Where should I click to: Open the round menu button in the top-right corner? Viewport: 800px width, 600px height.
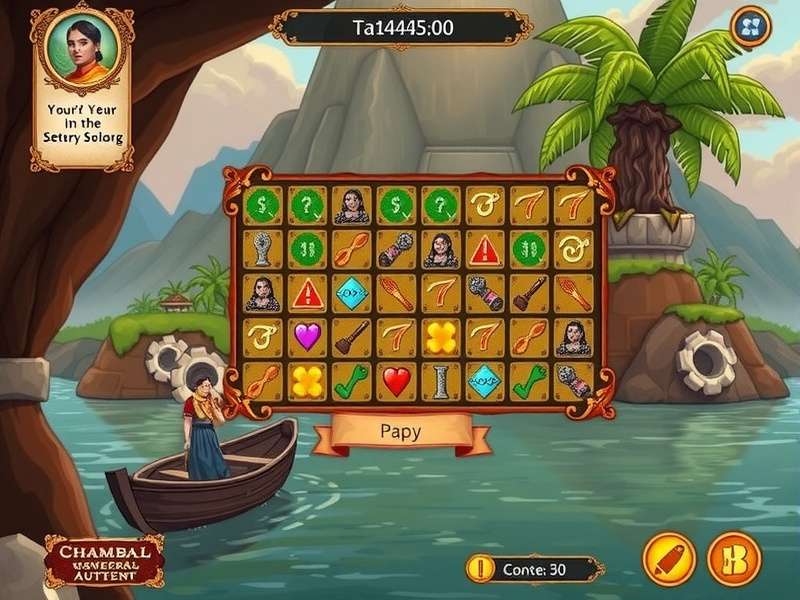click(x=750, y=26)
